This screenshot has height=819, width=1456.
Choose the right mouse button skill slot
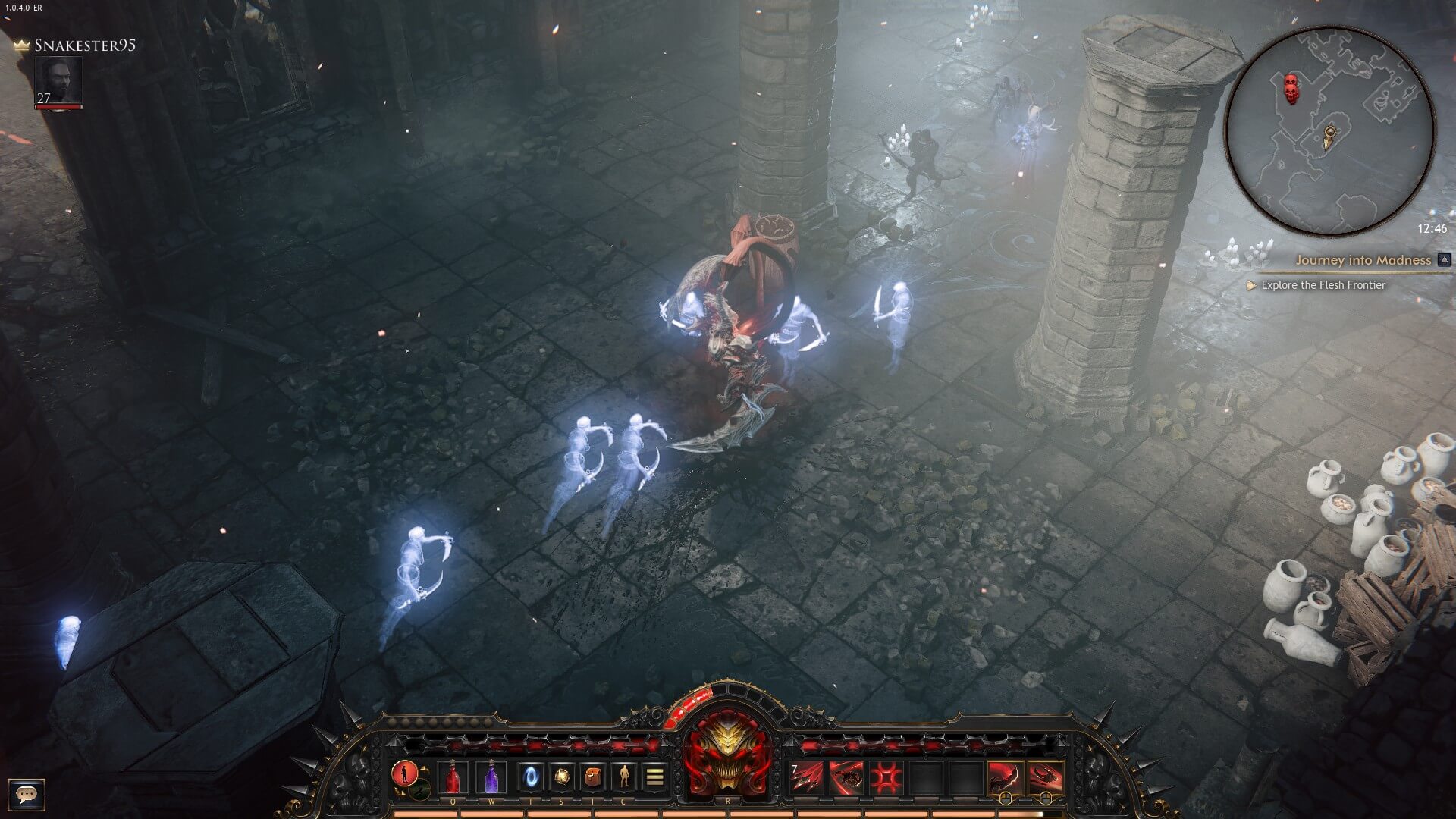(1044, 778)
